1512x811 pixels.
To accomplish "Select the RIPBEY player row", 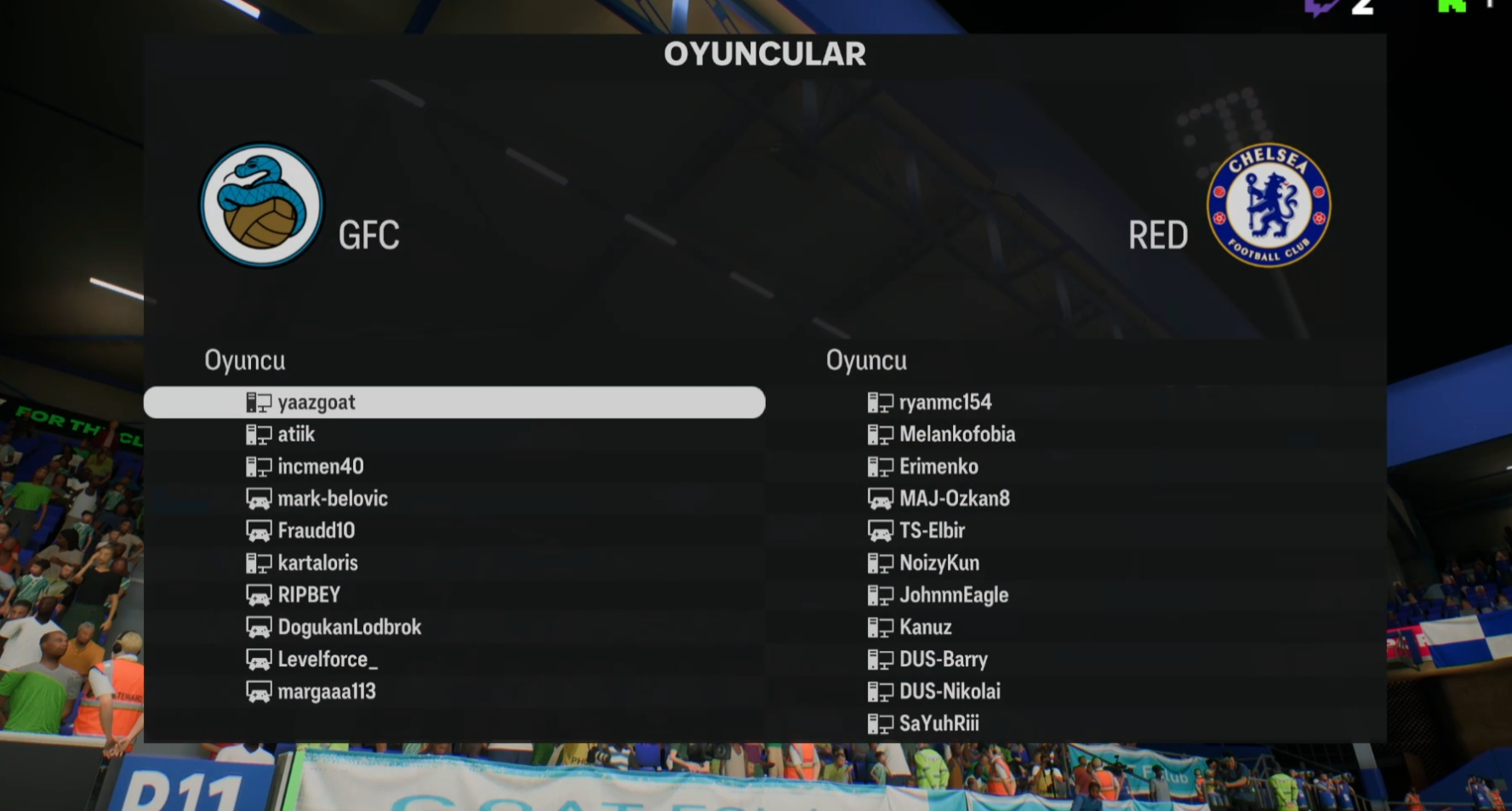I will [x=309, y=595].
